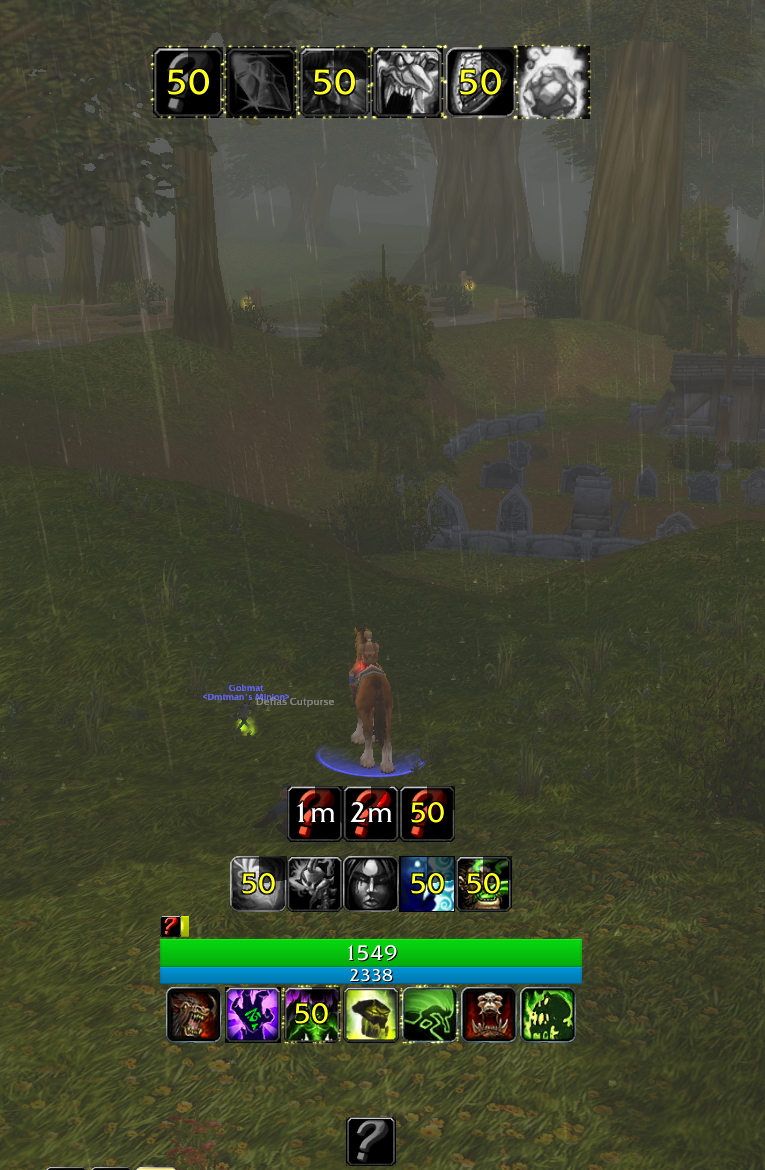The width and height of the screenshot is (765, 1170).
Task: Click the red question mark labeled 1m
Action: [315, 813]
